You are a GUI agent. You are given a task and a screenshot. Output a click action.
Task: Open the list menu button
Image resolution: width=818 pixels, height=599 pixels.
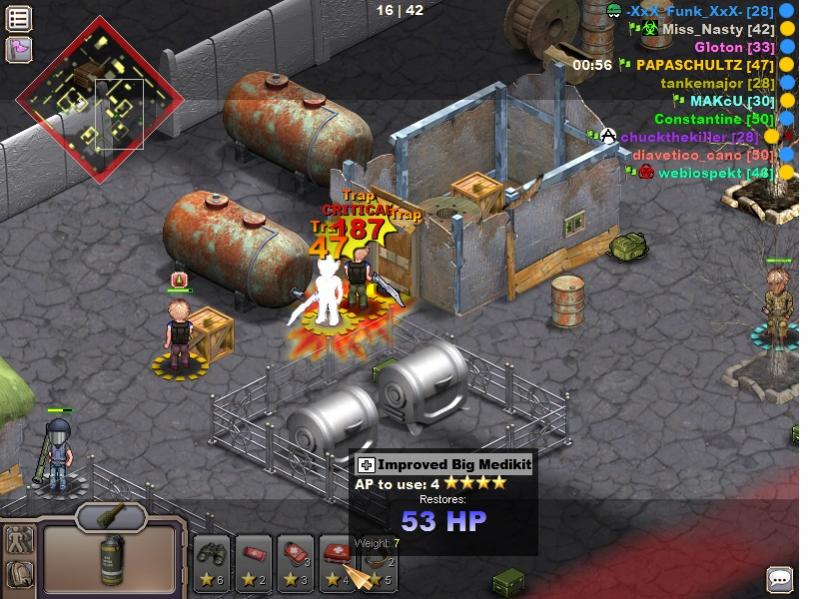19,18
